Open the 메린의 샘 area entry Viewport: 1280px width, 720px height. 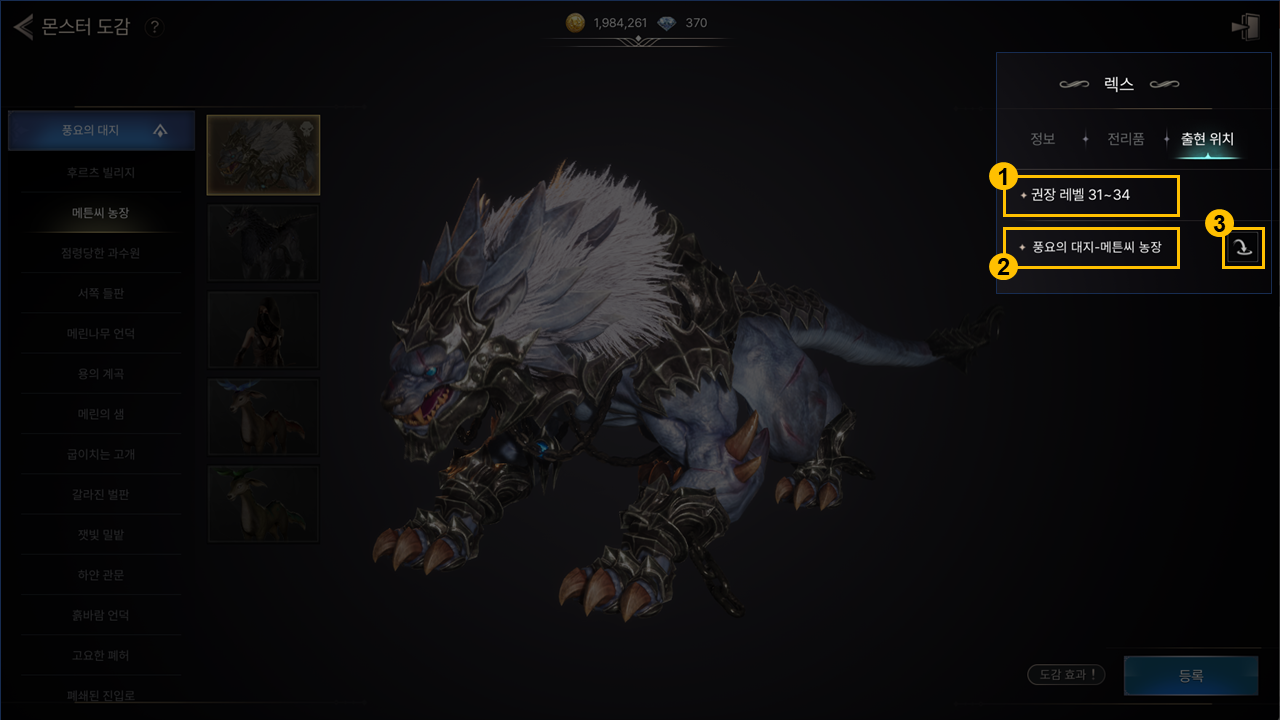click(100, 413)
